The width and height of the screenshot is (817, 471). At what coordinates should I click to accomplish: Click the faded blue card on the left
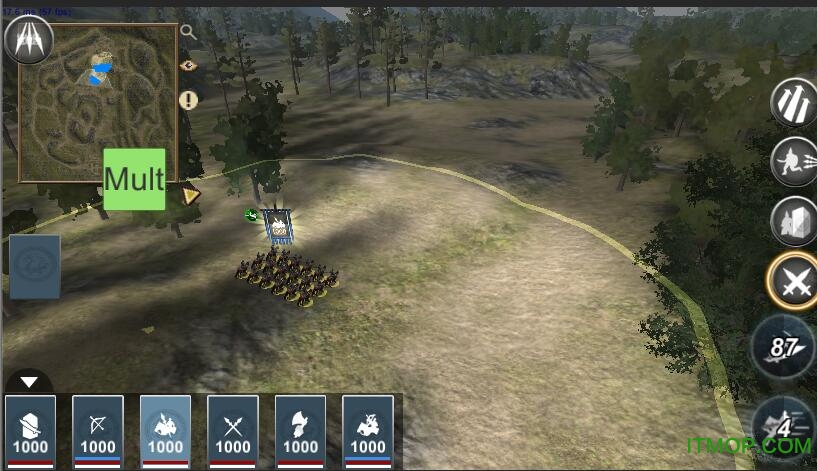click(35, 267)
